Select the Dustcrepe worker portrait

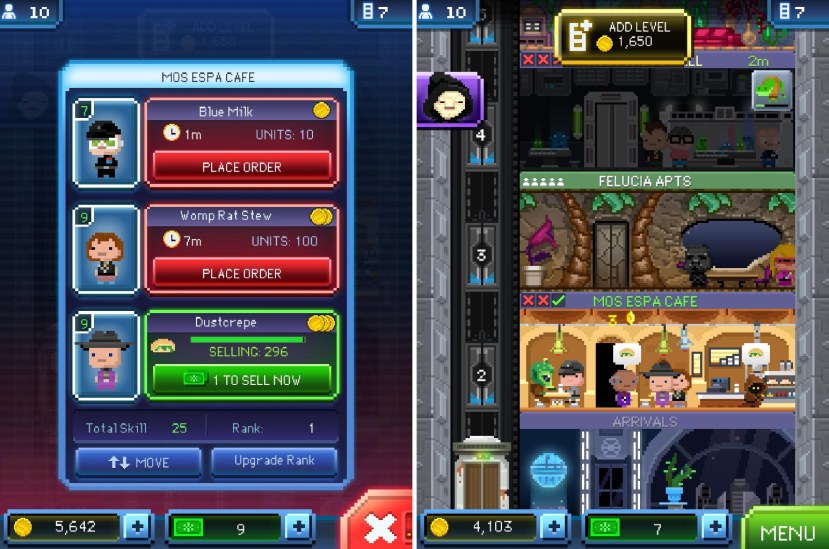[104, 355]
